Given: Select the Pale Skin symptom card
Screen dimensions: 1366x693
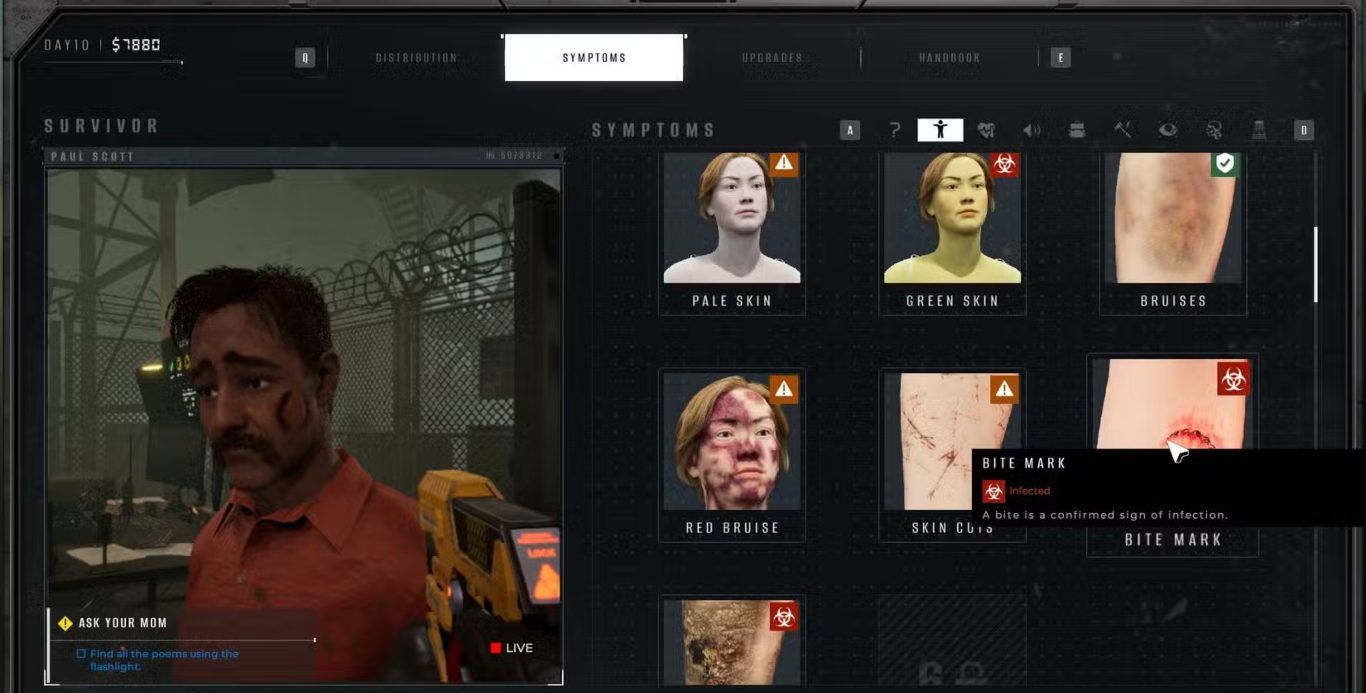Looking at the screenshot, I should pyautogui.click(x=732, y=230).
